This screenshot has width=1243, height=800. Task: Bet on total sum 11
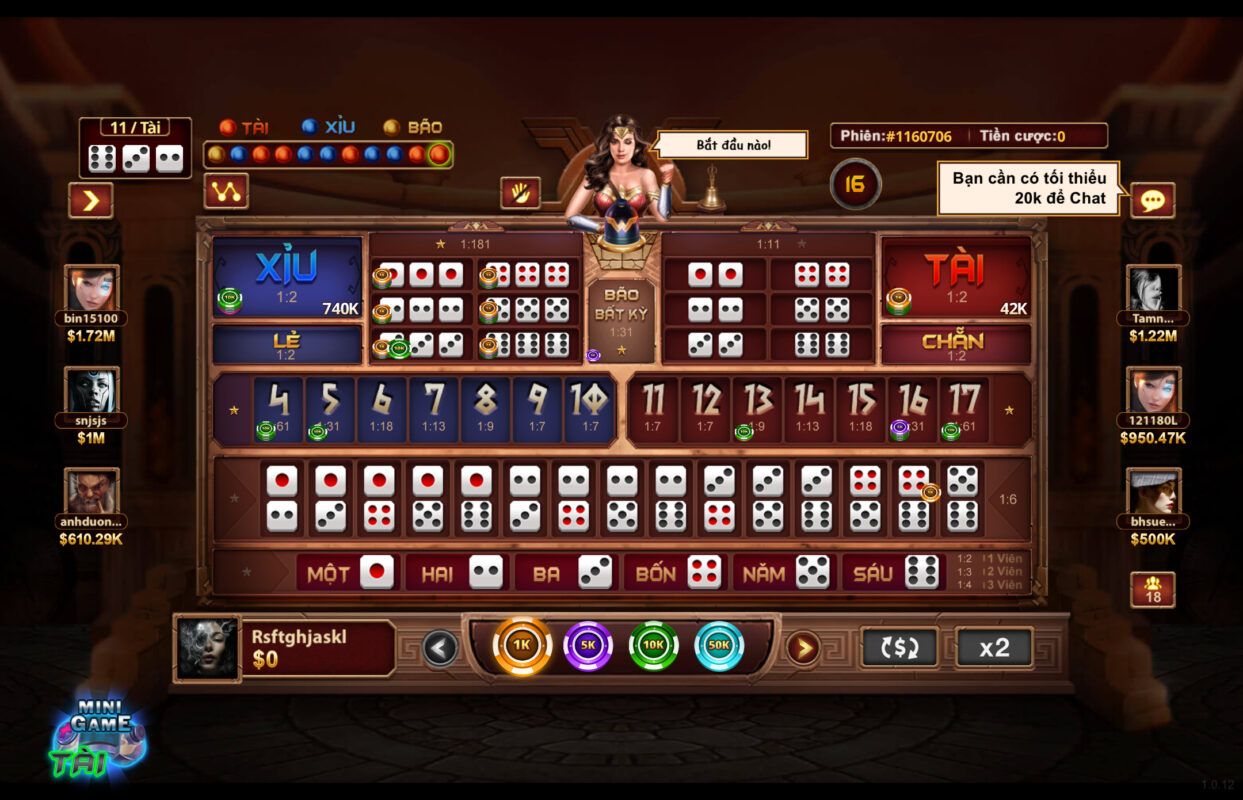[x=653, y=408]
